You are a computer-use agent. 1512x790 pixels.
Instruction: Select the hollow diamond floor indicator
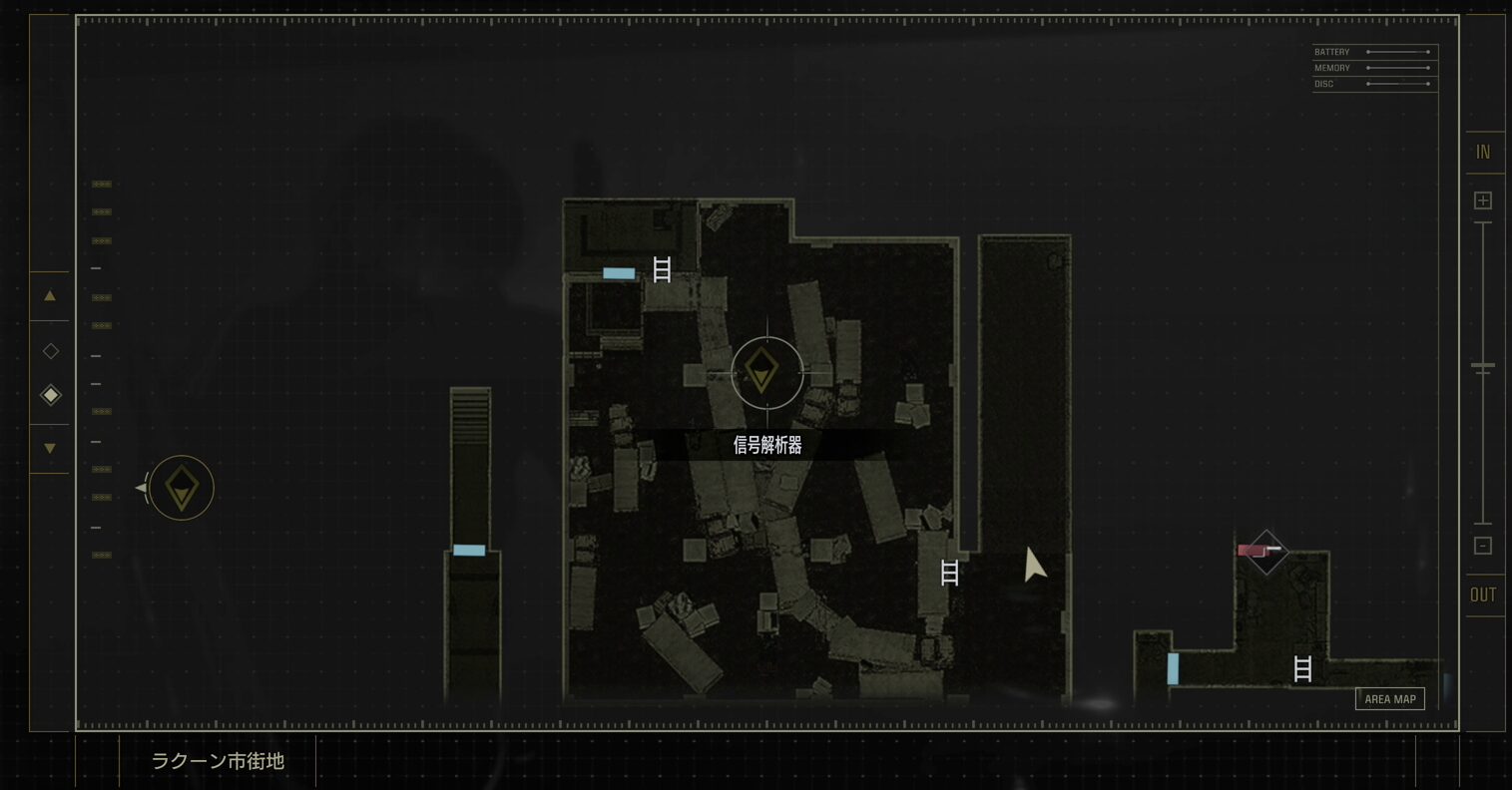[50, 351]
